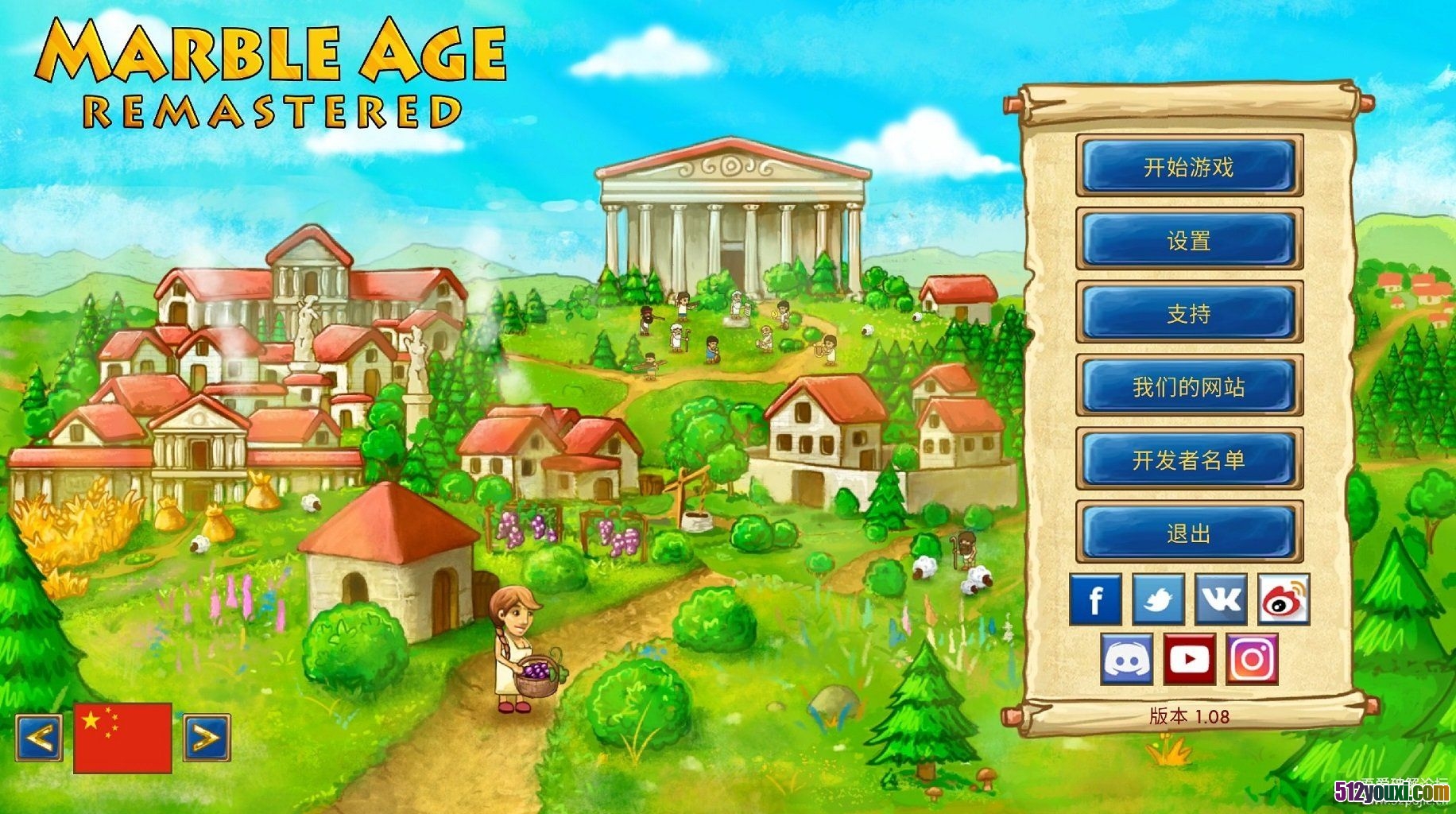Image resolution: width=1456 pixels, height=814 pixels.
Task: Open the YouTube channel icon
Action: 1189,659
